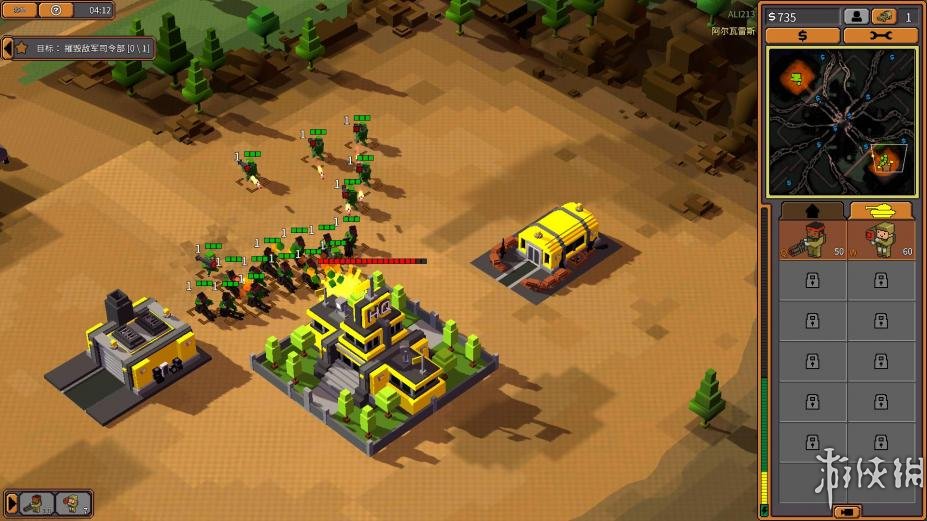Toggle the bottom unit bar arrow

click(x=10, y=503)
